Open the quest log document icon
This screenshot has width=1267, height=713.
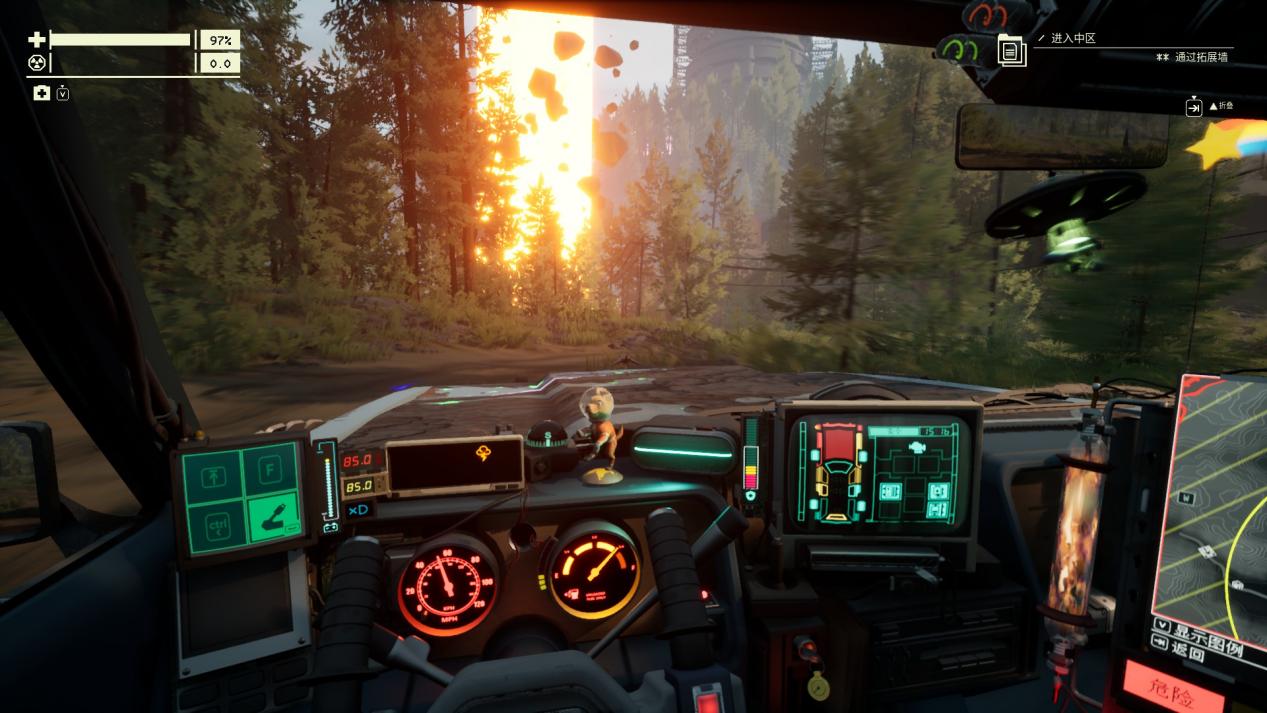1012,50
